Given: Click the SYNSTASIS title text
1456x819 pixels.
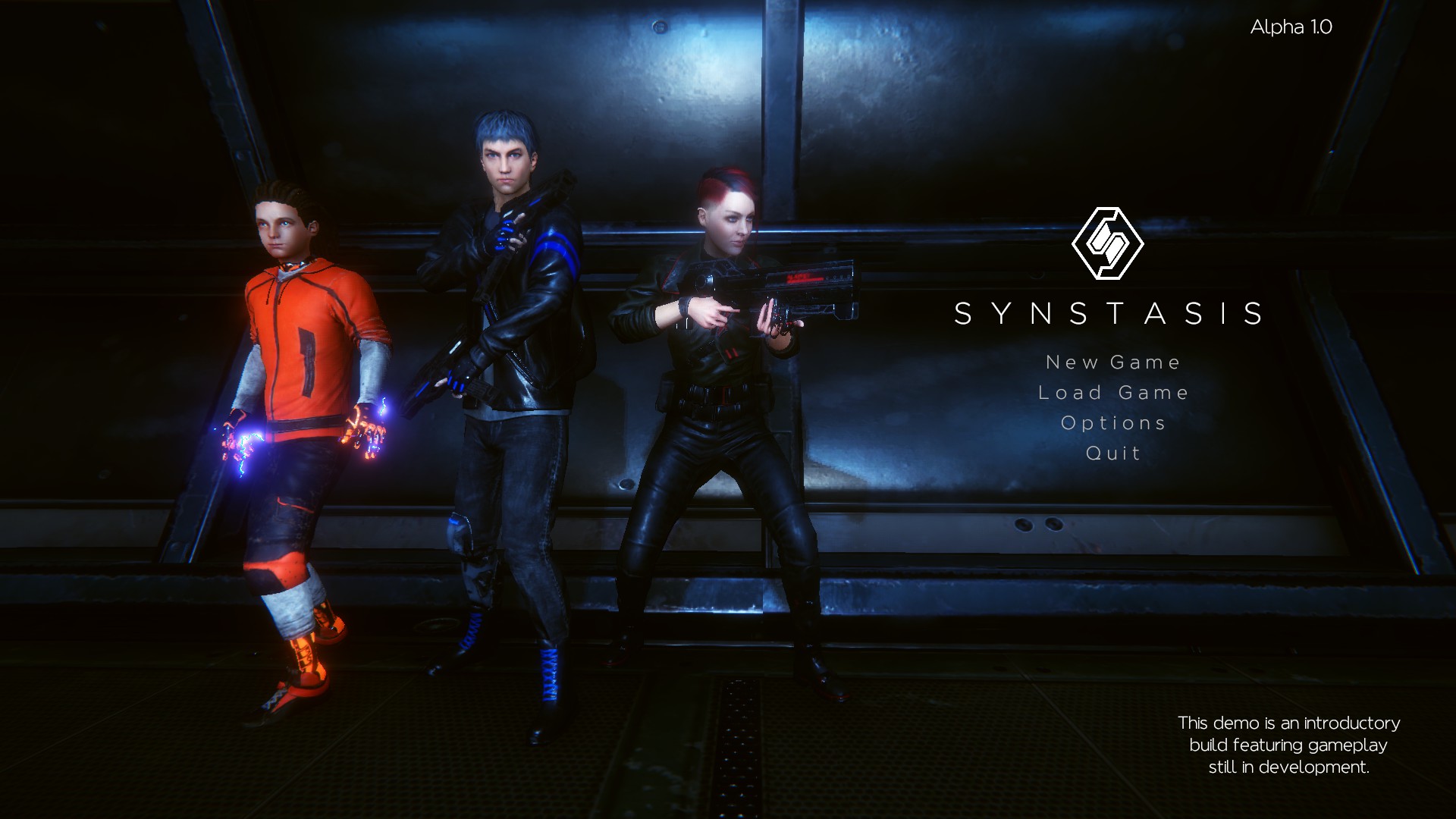Looking at the screenshot, I should tap(1109, 313).
